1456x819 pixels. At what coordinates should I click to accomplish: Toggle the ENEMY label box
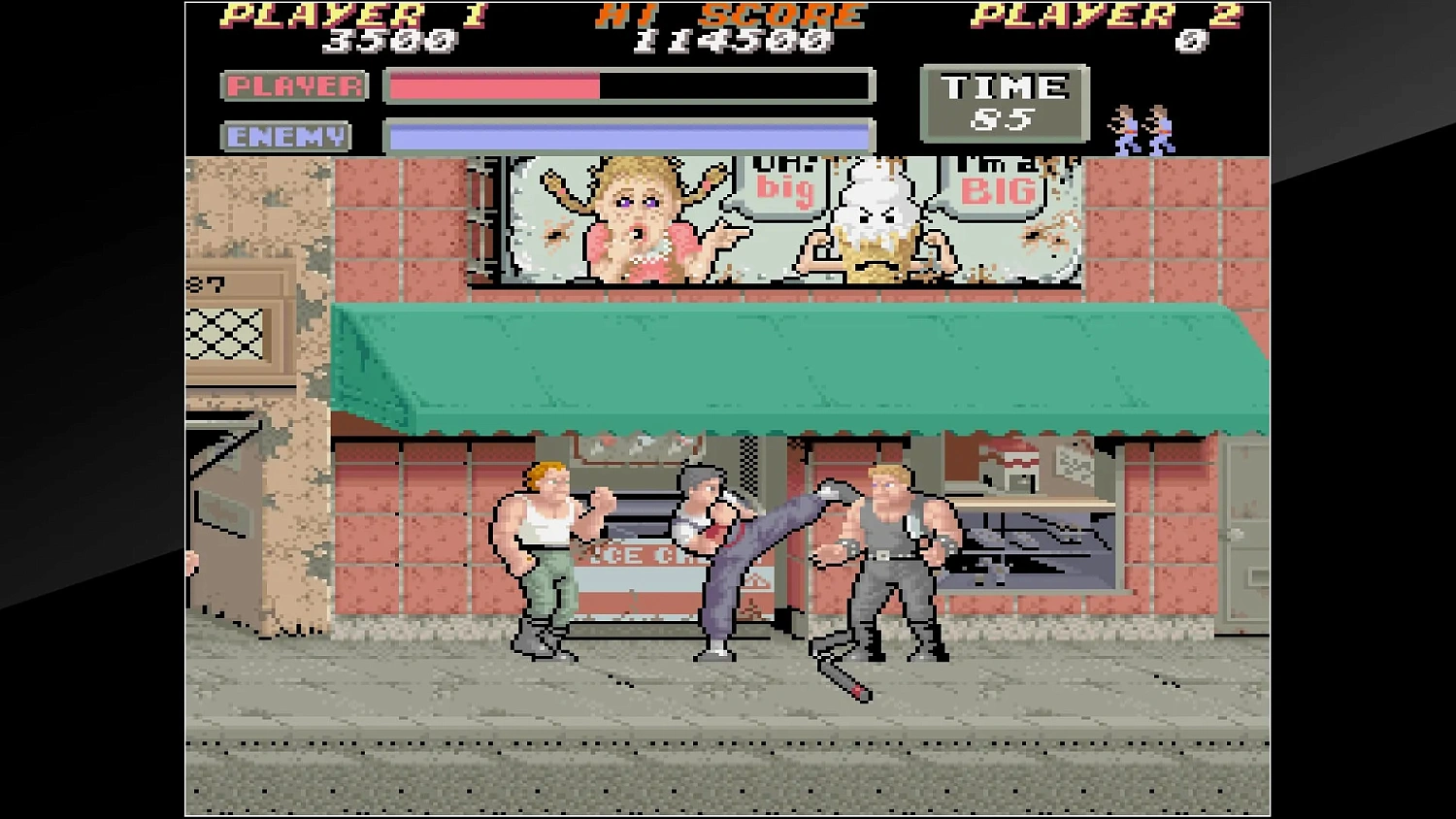click(287, 136)
